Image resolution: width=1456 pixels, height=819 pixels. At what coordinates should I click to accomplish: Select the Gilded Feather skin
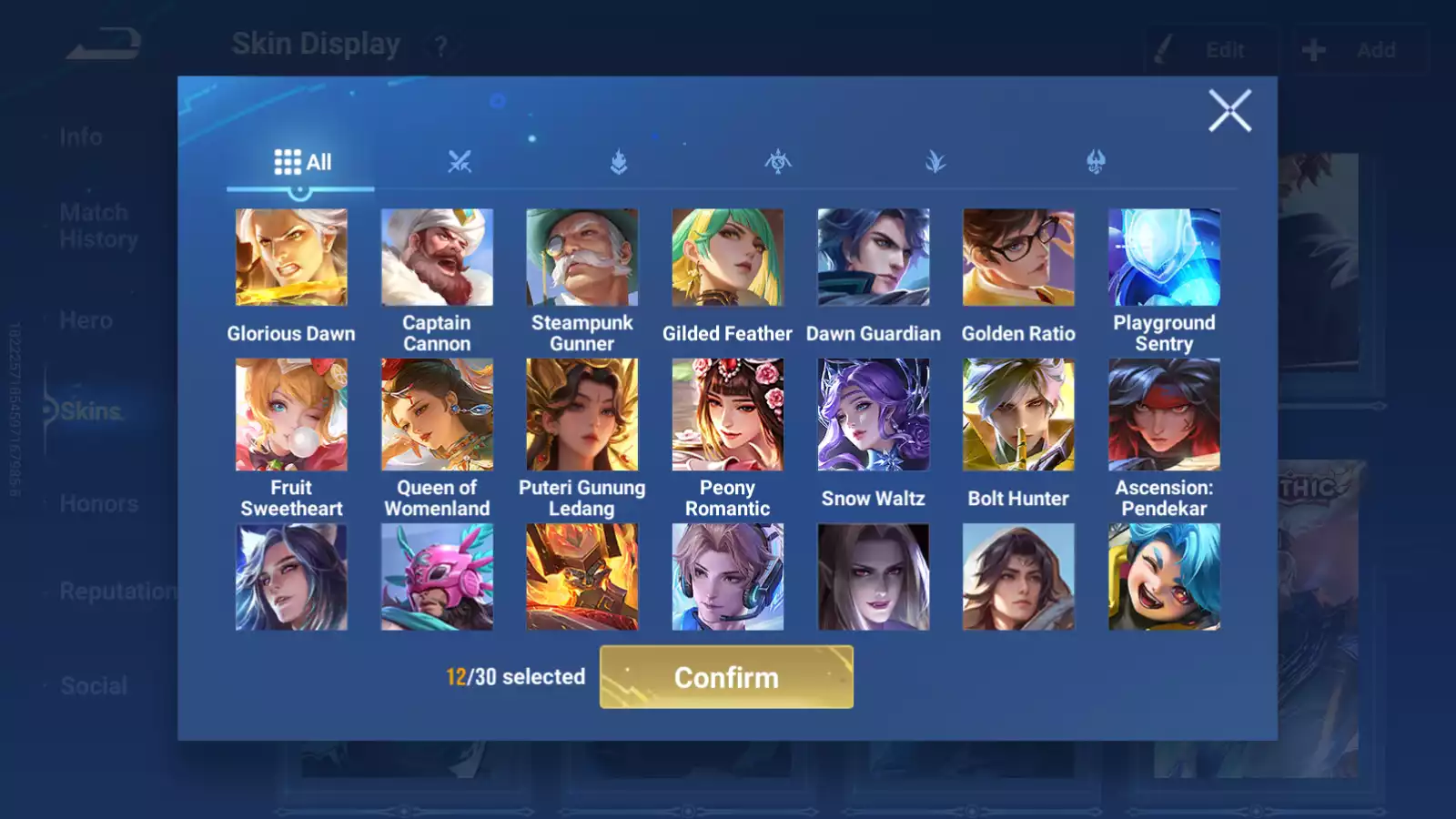click(x=727, y=258)
